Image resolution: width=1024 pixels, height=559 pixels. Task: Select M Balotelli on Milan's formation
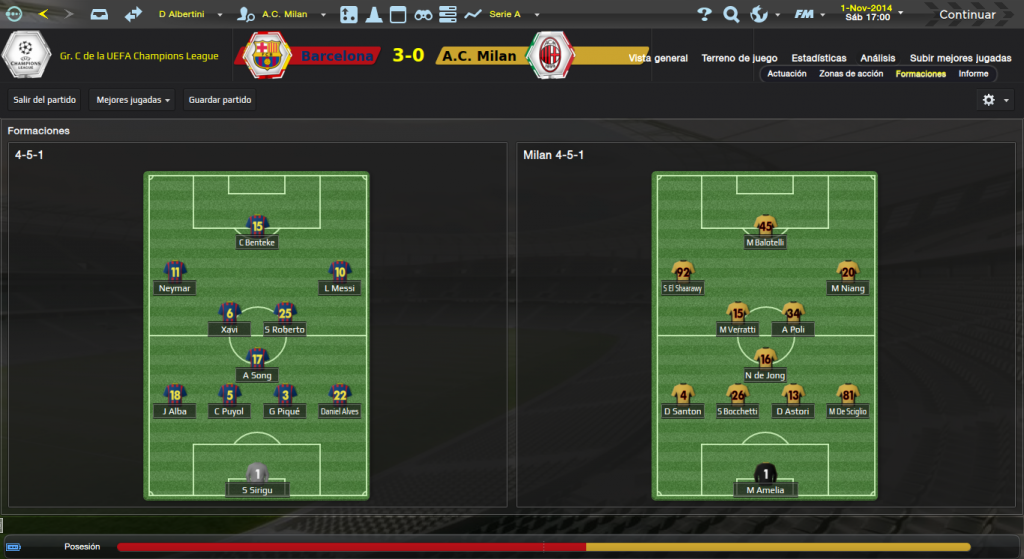click(765, 232)
